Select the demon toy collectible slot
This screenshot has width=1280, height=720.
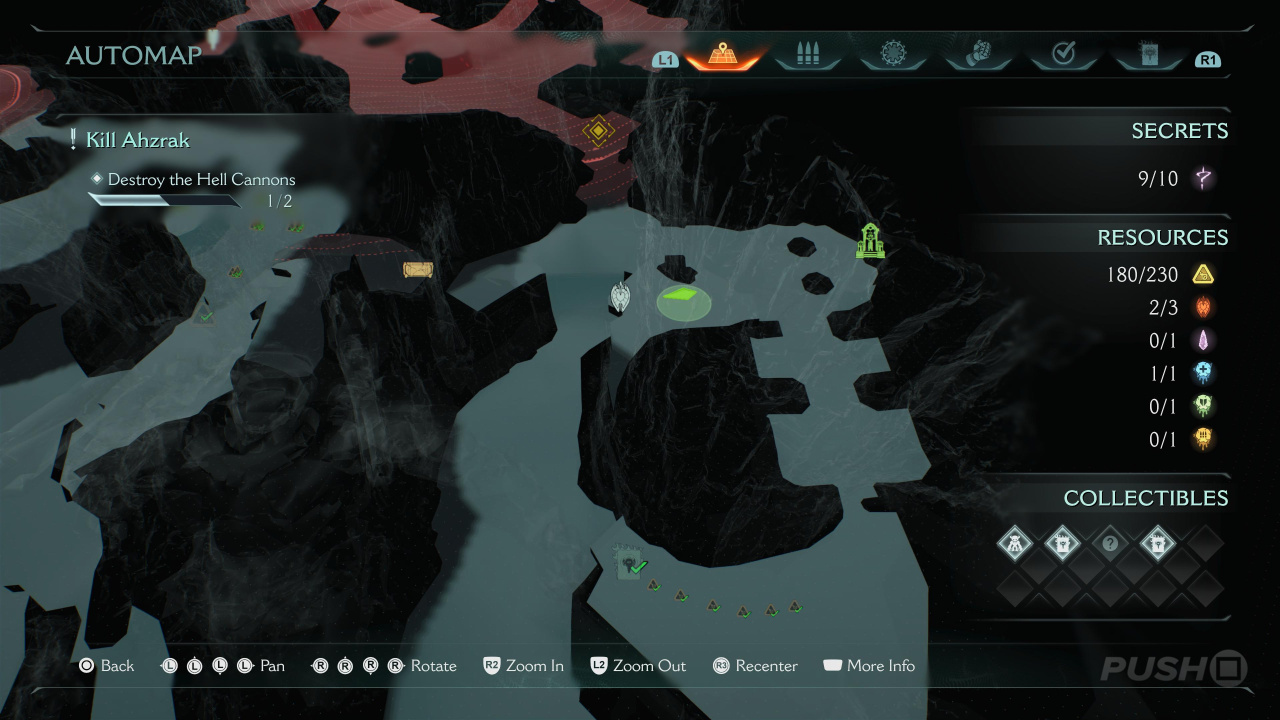1013,545
